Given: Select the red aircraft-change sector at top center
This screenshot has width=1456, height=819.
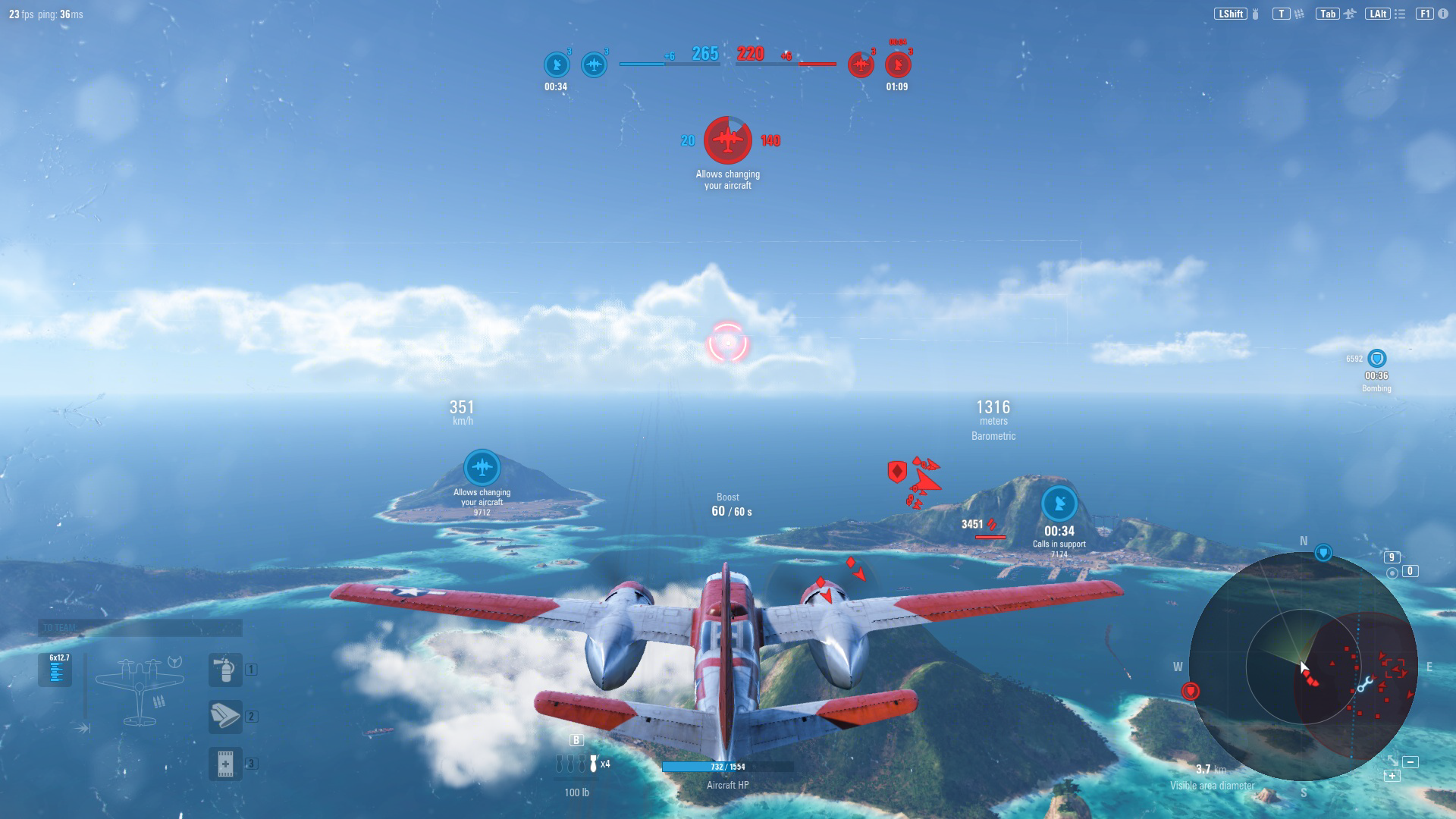Looking at the screenshot, I should pyautogui.click(x=728, y=140).
